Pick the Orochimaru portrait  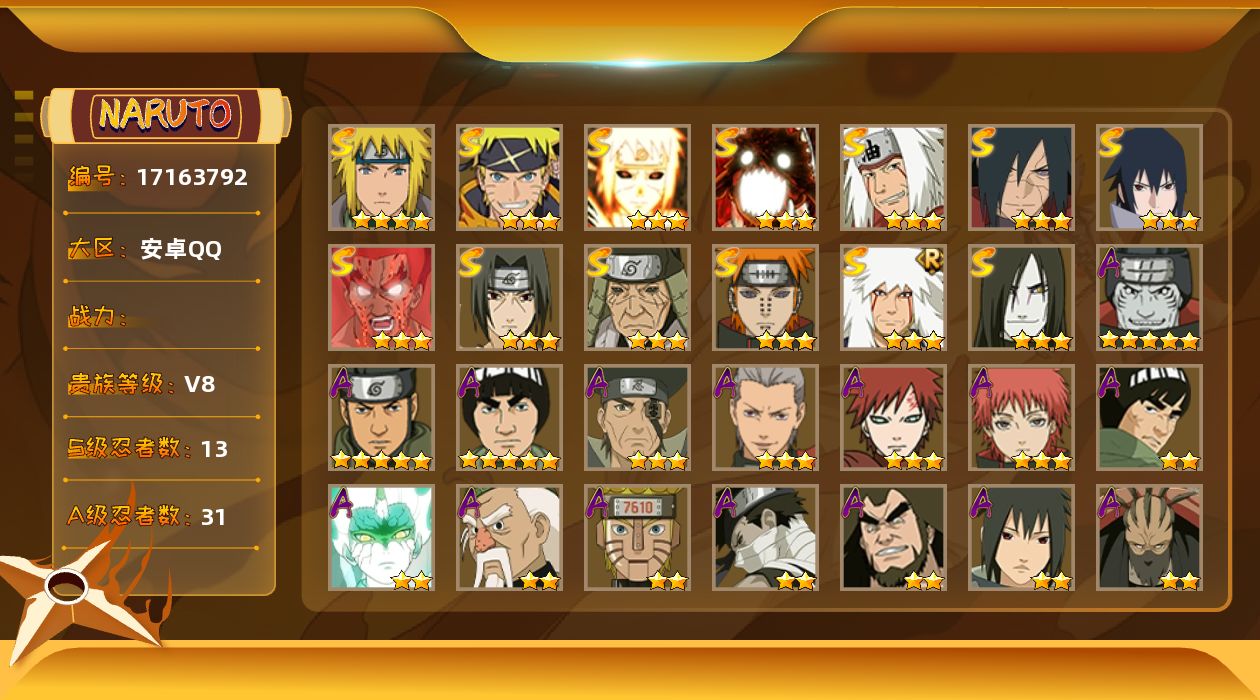pyautogui.click(x=1021, y=297)
